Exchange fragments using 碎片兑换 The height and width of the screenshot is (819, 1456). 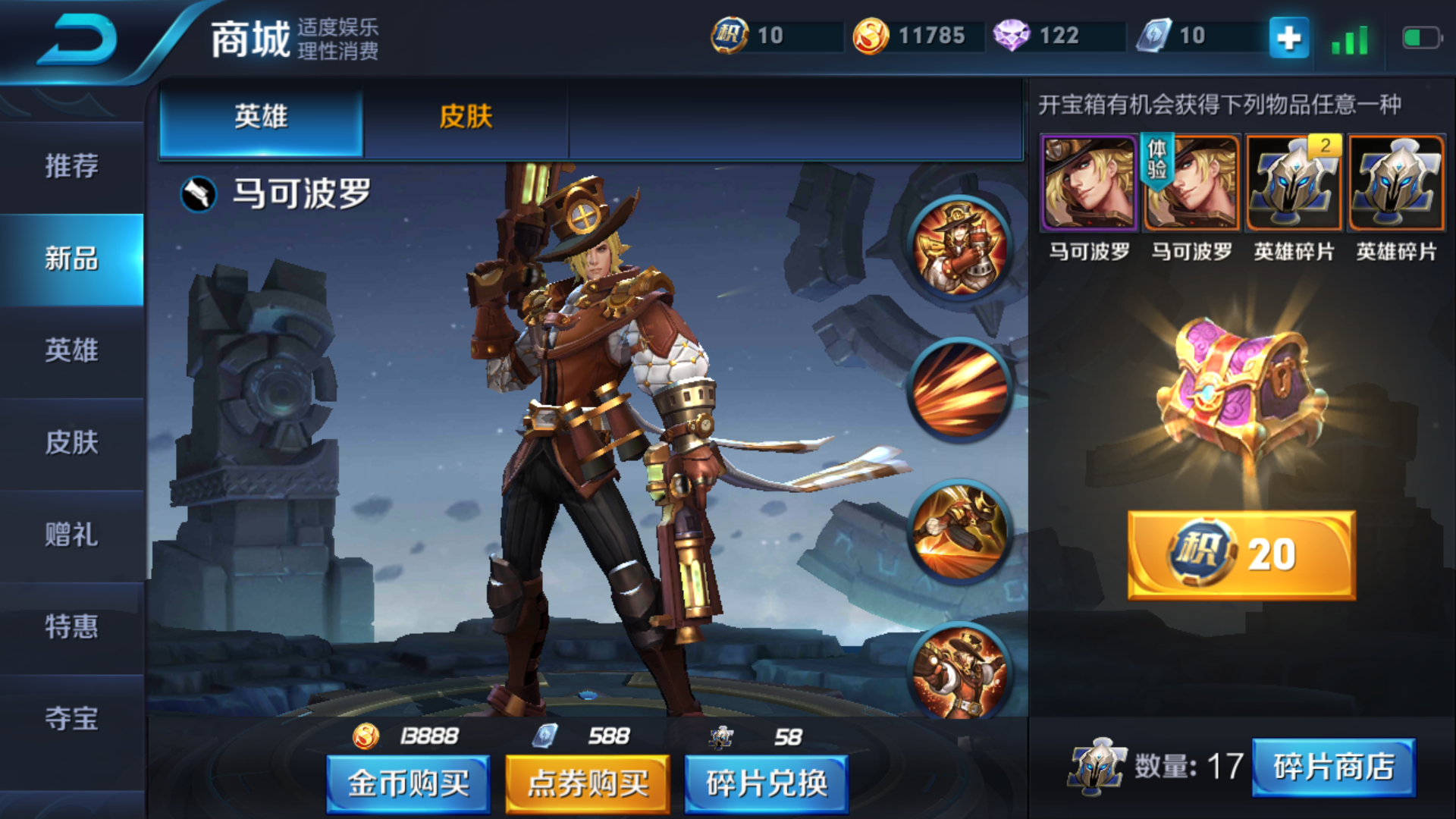click(766, 783)
